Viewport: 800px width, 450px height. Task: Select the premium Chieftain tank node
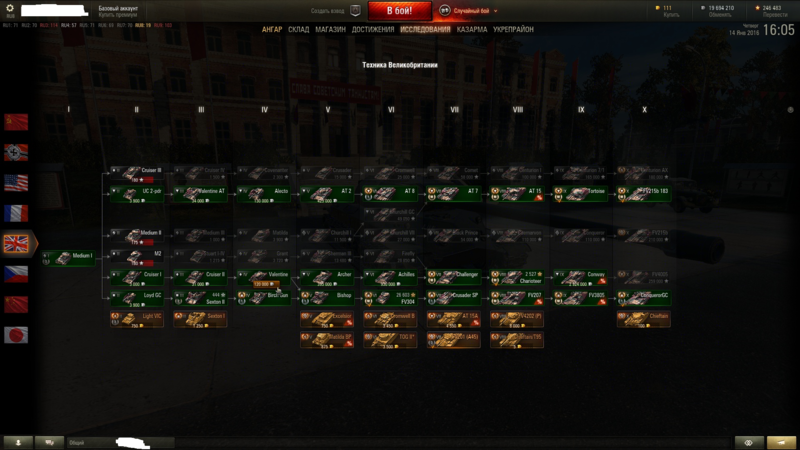(x=645, y=319)
